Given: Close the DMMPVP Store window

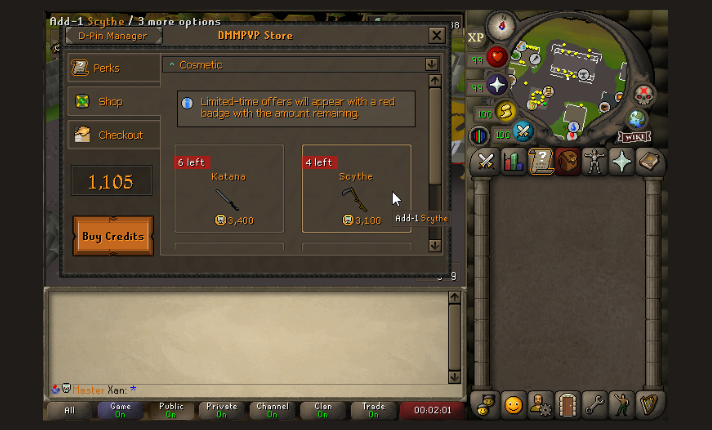Looking at the screenshot, I should tap(436, 35).
